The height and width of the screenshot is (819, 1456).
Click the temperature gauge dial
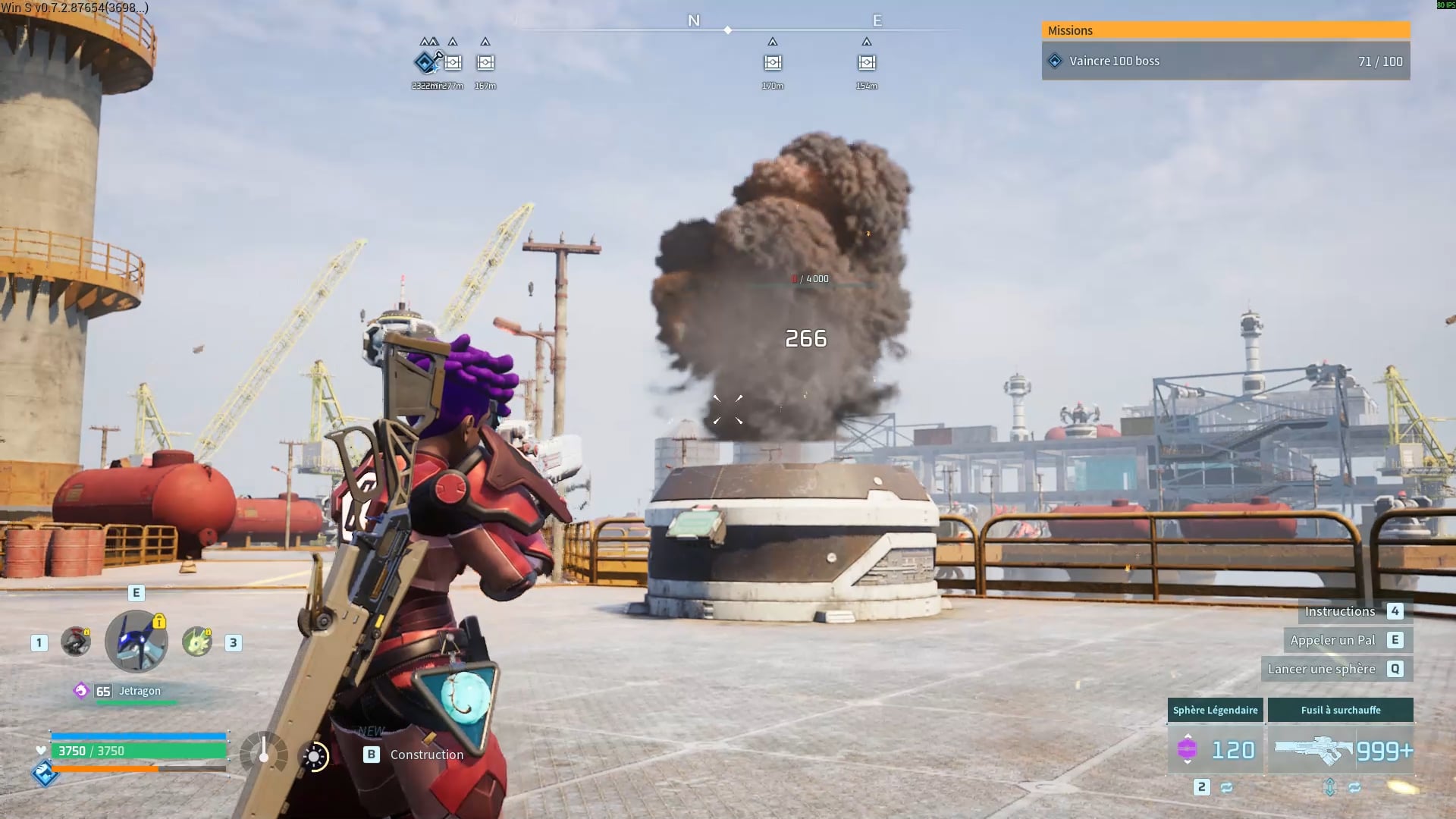click(263, 755)
